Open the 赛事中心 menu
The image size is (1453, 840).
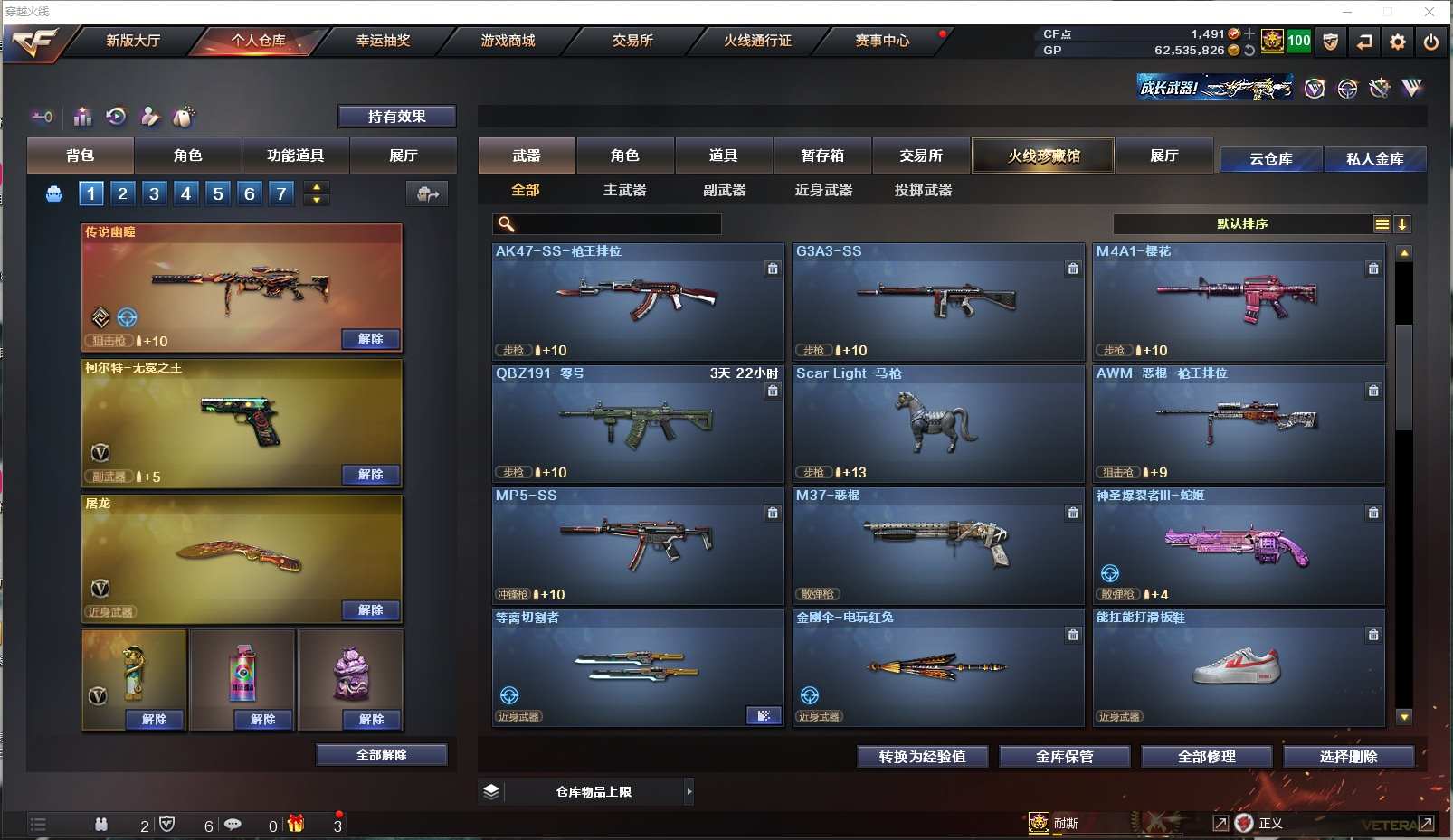pos(882,41)
